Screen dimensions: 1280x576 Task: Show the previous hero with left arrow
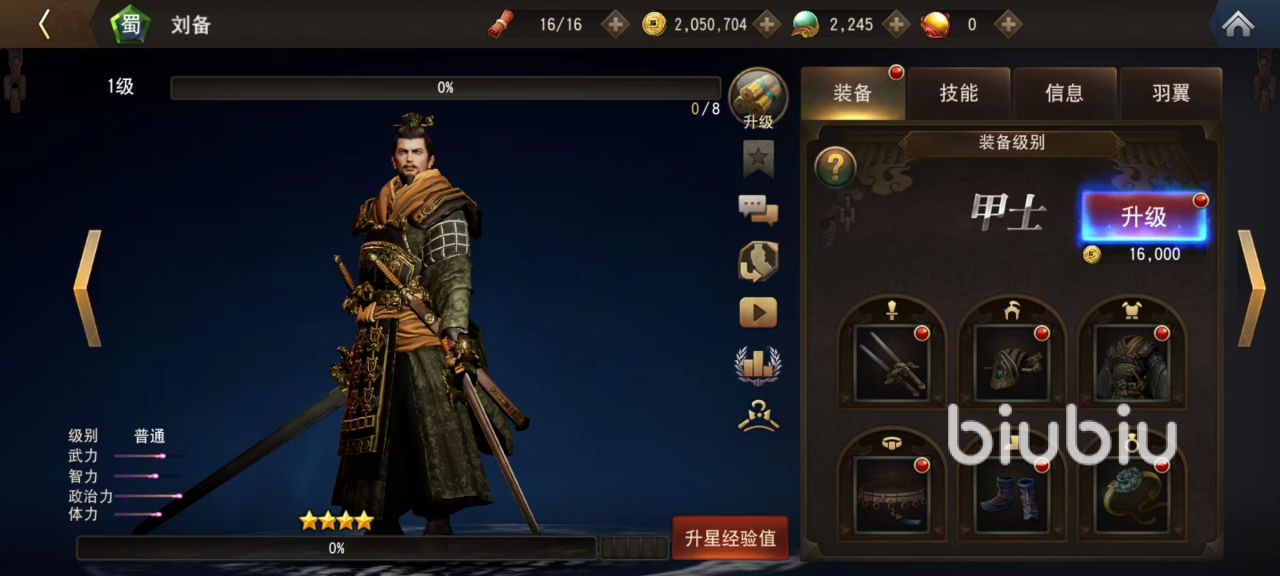(x=87, y=288)
